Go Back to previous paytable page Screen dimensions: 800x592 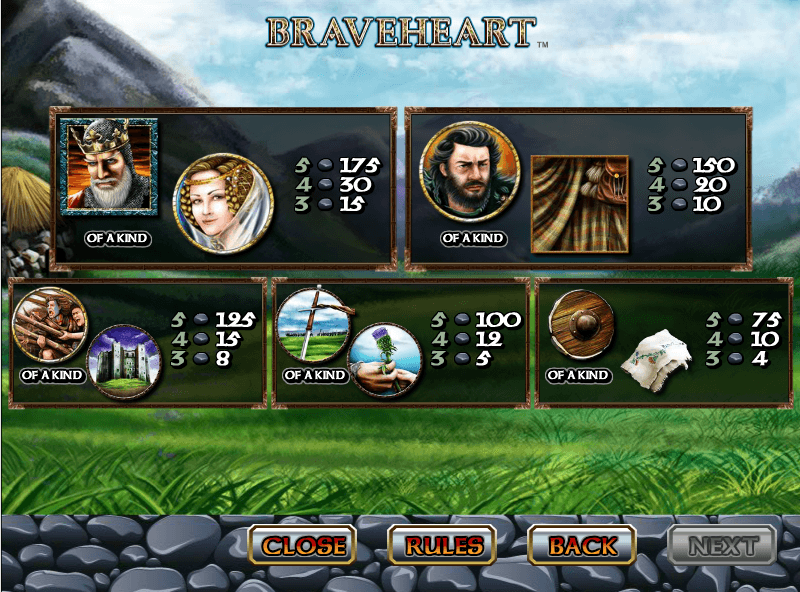click(x=582, y=546)
